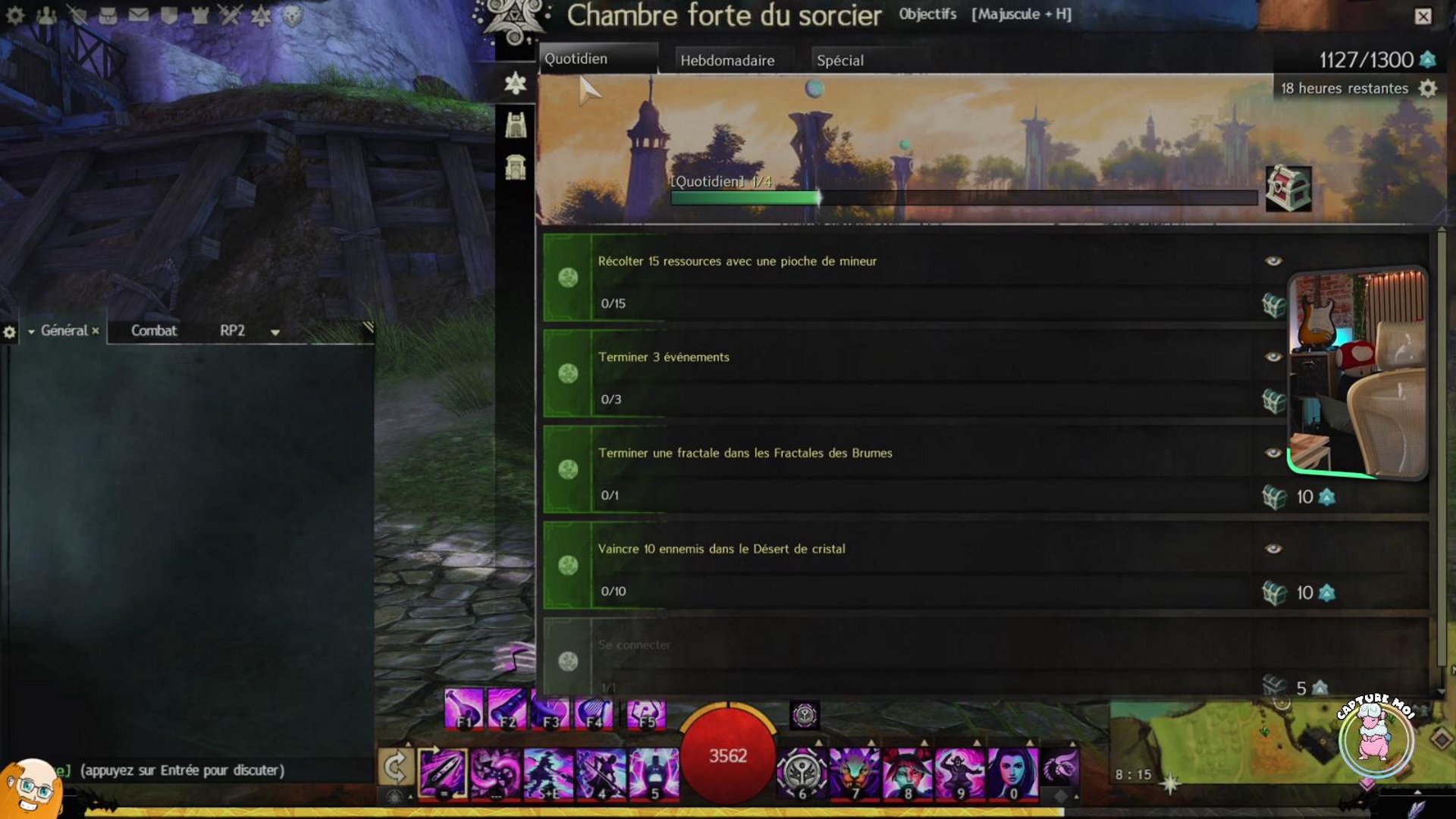Switch chat to the Combat tab
Screen dimensions: 1456x819
(x=153, y=331)
